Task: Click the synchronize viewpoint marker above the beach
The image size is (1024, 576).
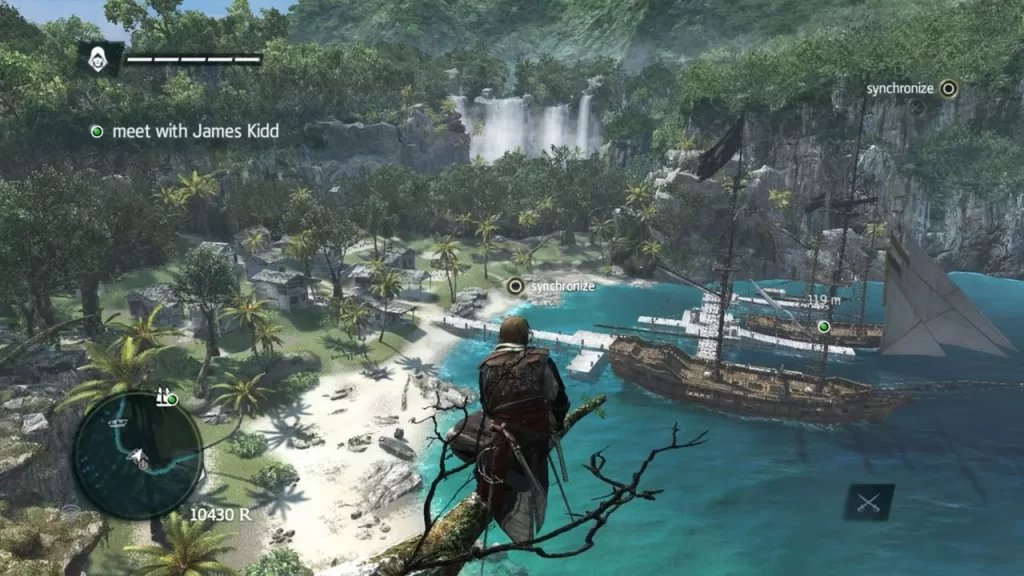Action: tap(516, 286)
